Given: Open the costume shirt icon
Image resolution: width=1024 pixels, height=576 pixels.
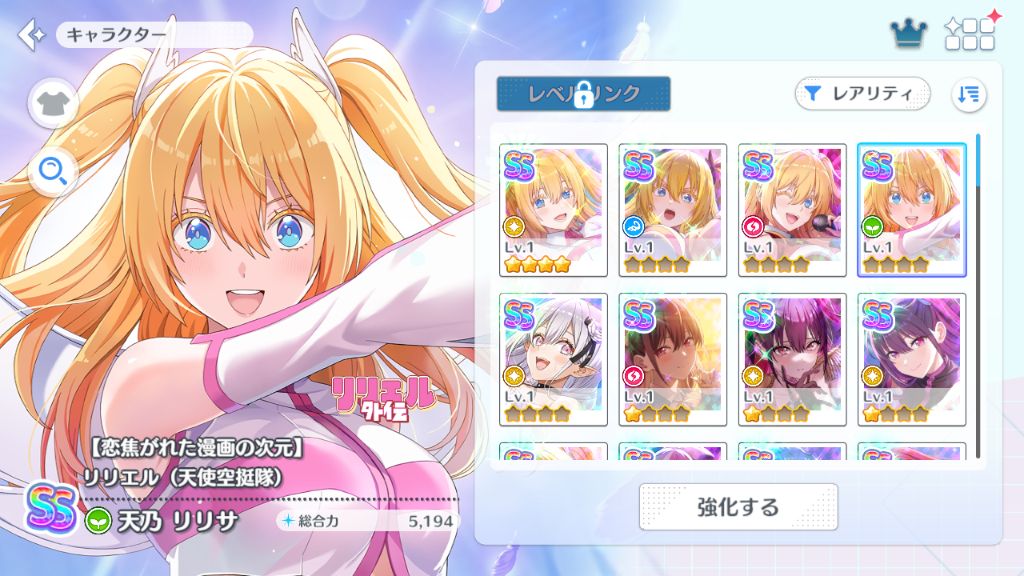Looking at the screenshot, I should [53, 103].
